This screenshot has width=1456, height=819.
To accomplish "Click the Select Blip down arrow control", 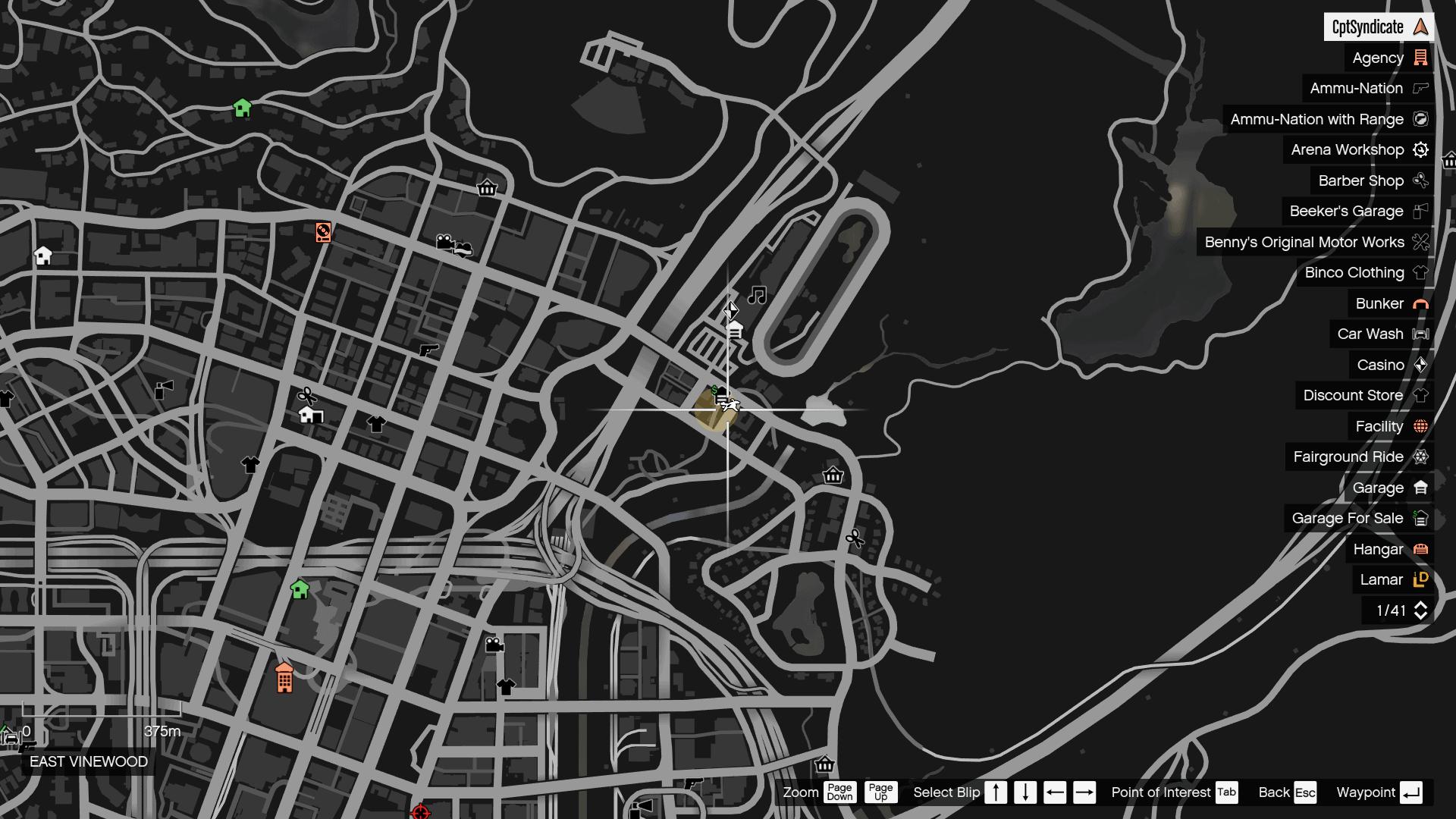I will coord(1025,792).
